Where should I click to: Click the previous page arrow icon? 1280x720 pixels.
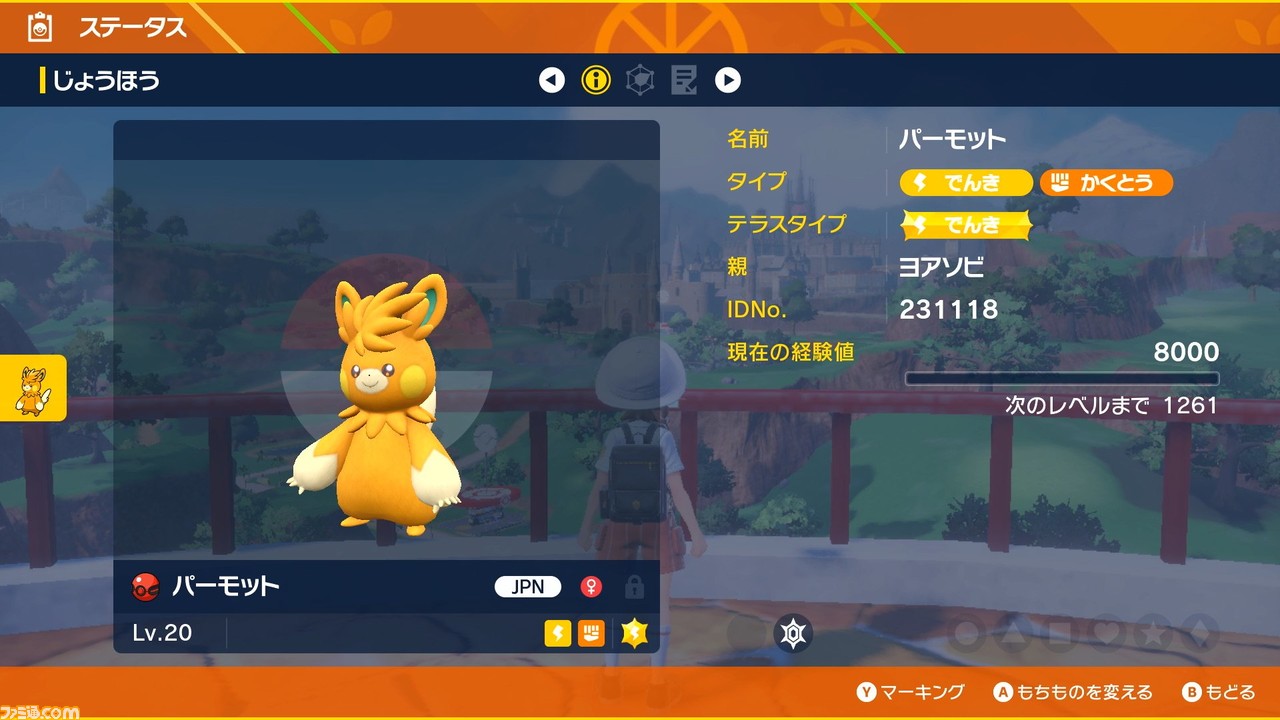point(552,80)
